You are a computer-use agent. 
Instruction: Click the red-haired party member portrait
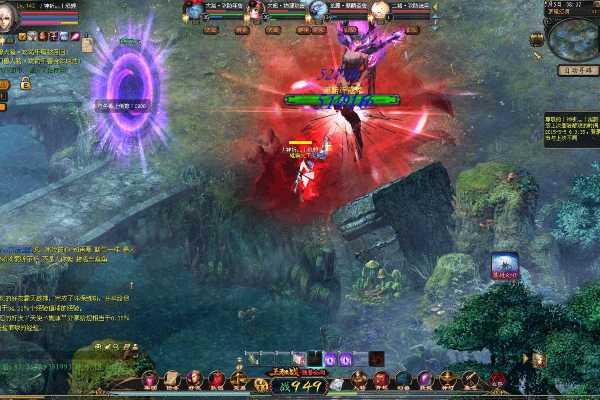pos(258,11)
